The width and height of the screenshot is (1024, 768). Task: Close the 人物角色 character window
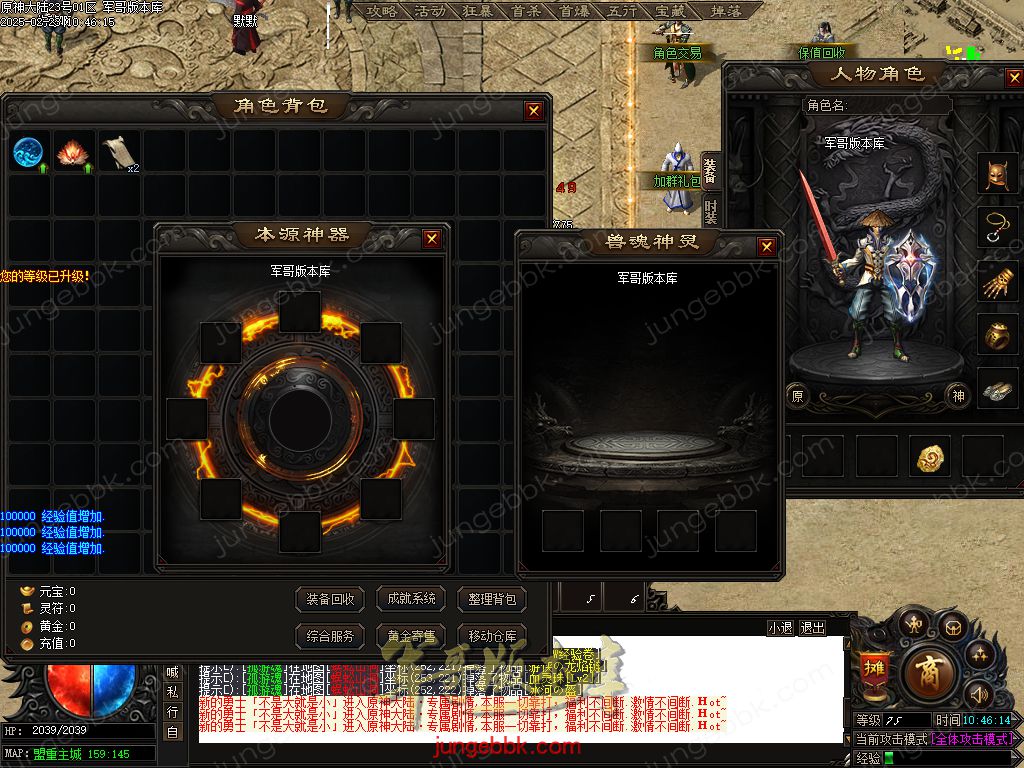(x=1011, y=77)
